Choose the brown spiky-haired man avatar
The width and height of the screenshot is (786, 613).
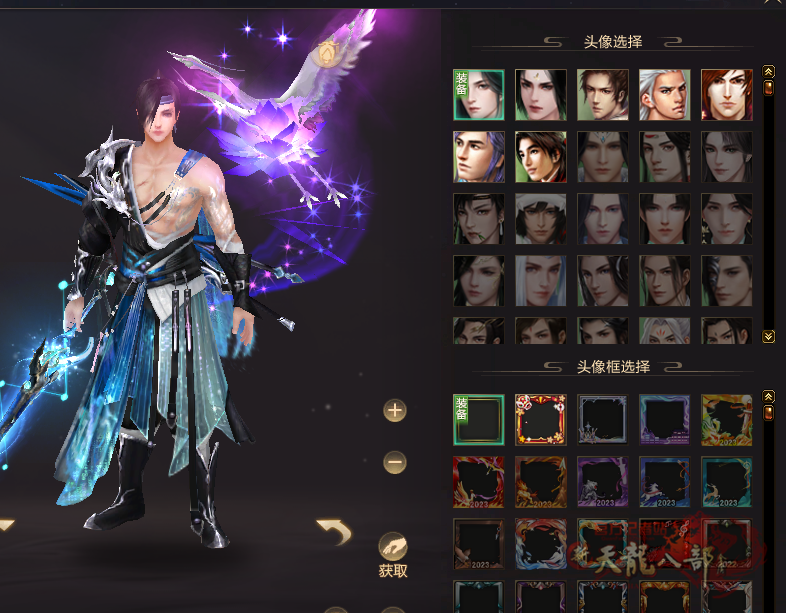pyautogui.click(x=603, y=94)
